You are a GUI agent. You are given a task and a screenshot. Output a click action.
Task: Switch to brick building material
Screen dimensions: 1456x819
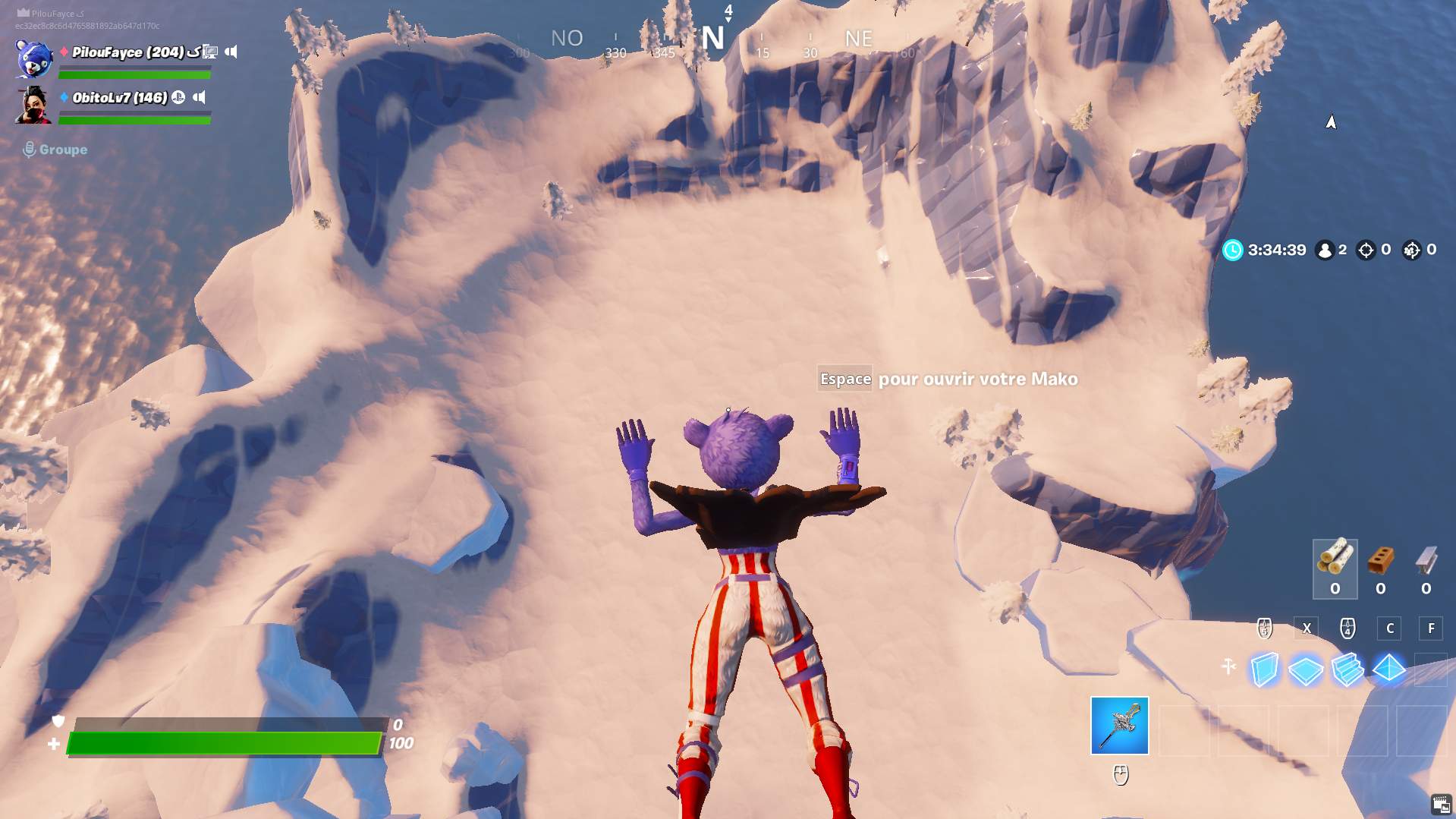[x=1380, y=568]
